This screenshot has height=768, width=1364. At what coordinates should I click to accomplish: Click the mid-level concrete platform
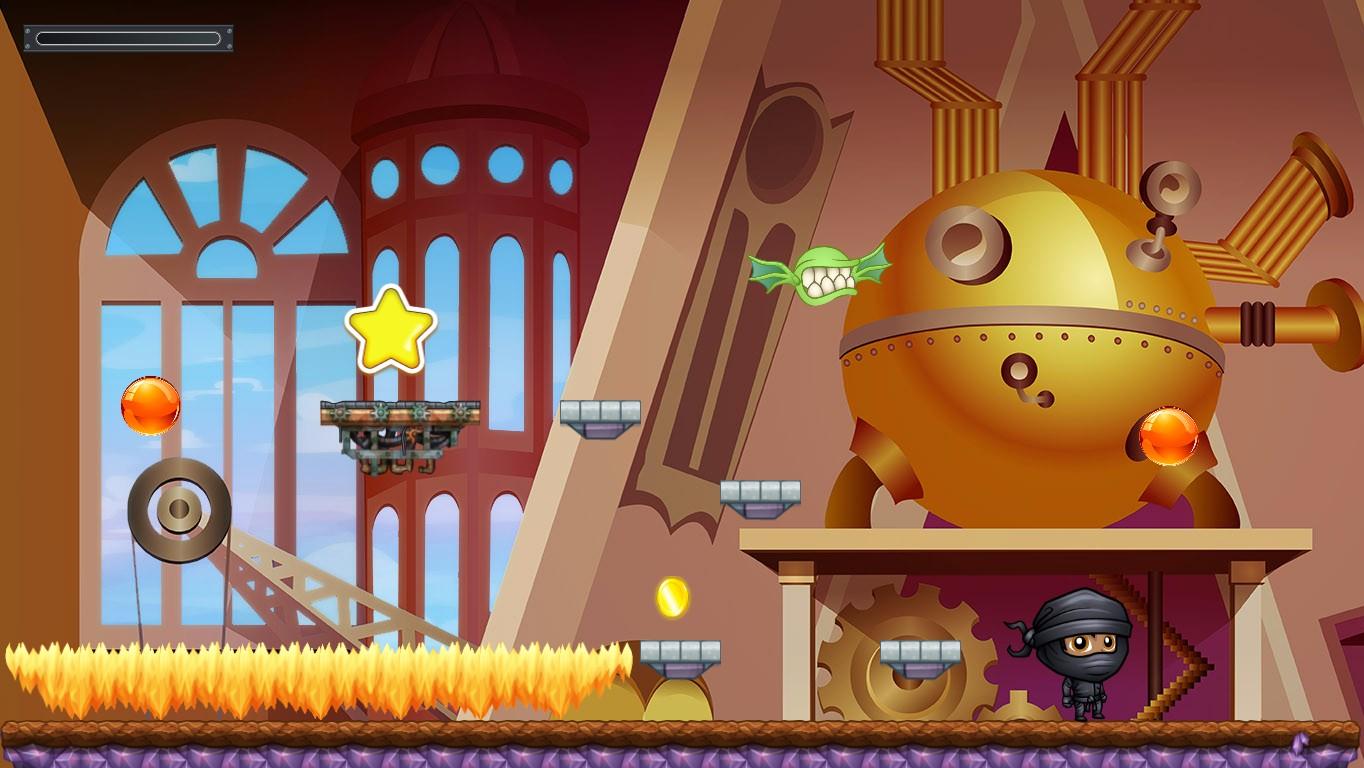tap(757, 495)
